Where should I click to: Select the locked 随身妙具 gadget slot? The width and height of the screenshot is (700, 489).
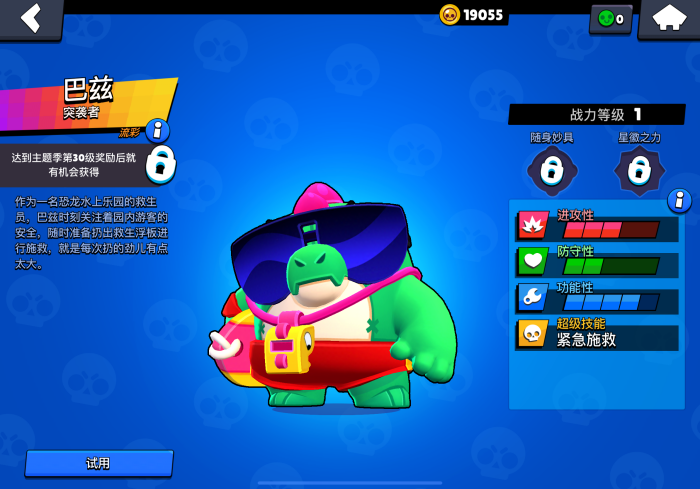pyautogui.click(x=552, y=170)
